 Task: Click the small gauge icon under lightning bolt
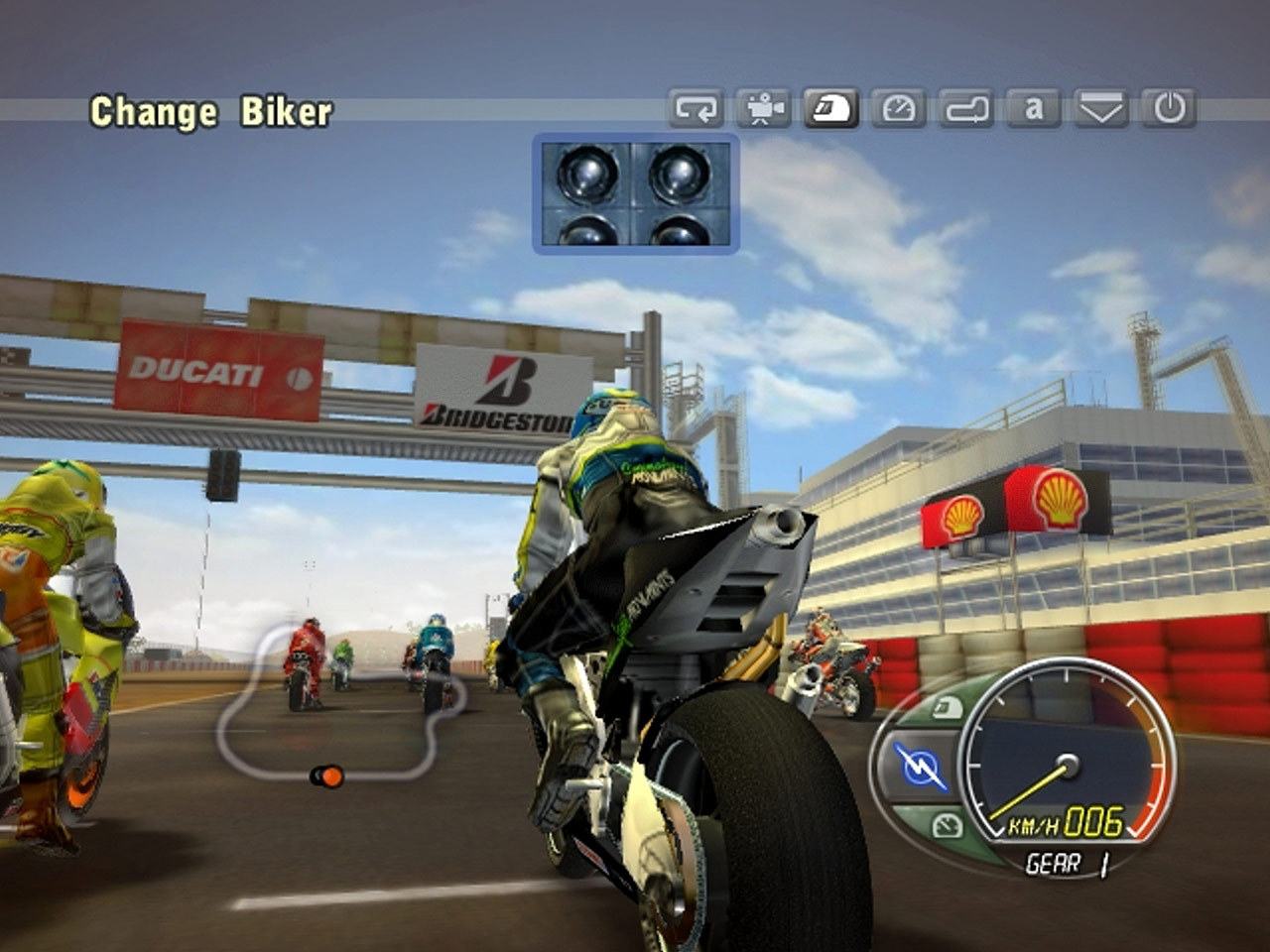947,824
